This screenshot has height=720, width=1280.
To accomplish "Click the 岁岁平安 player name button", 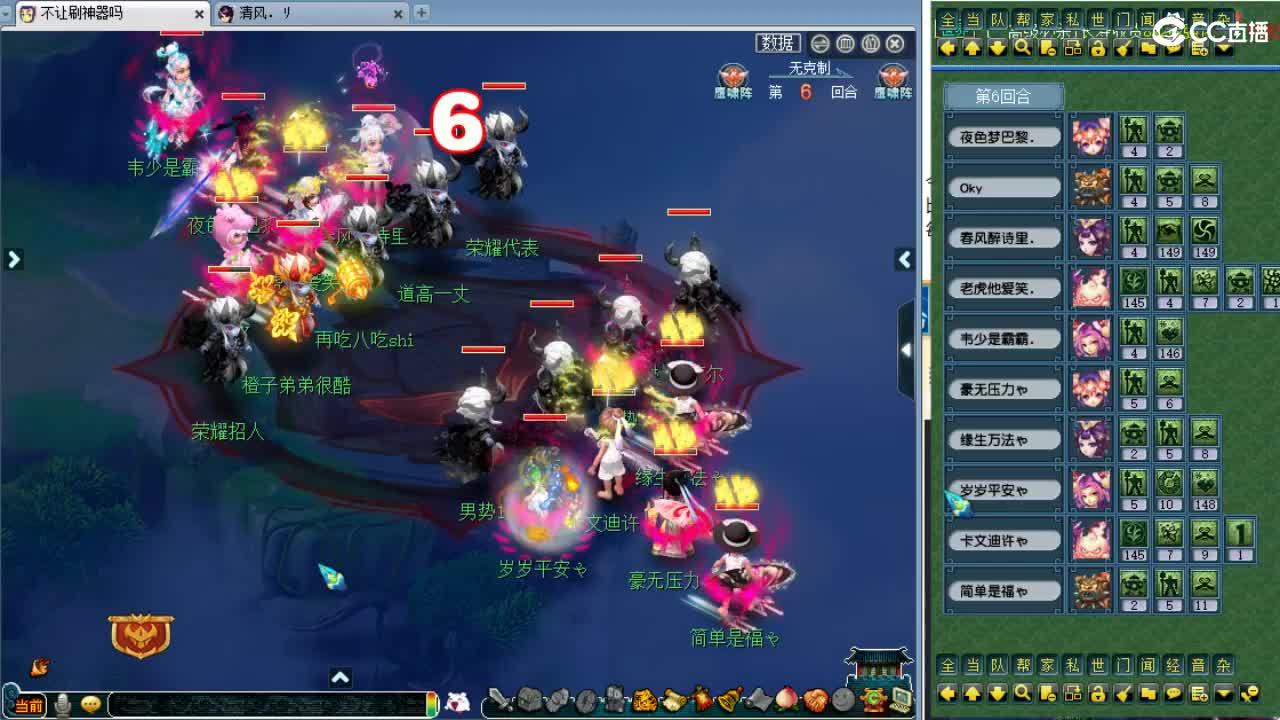I will [1002, 489].
